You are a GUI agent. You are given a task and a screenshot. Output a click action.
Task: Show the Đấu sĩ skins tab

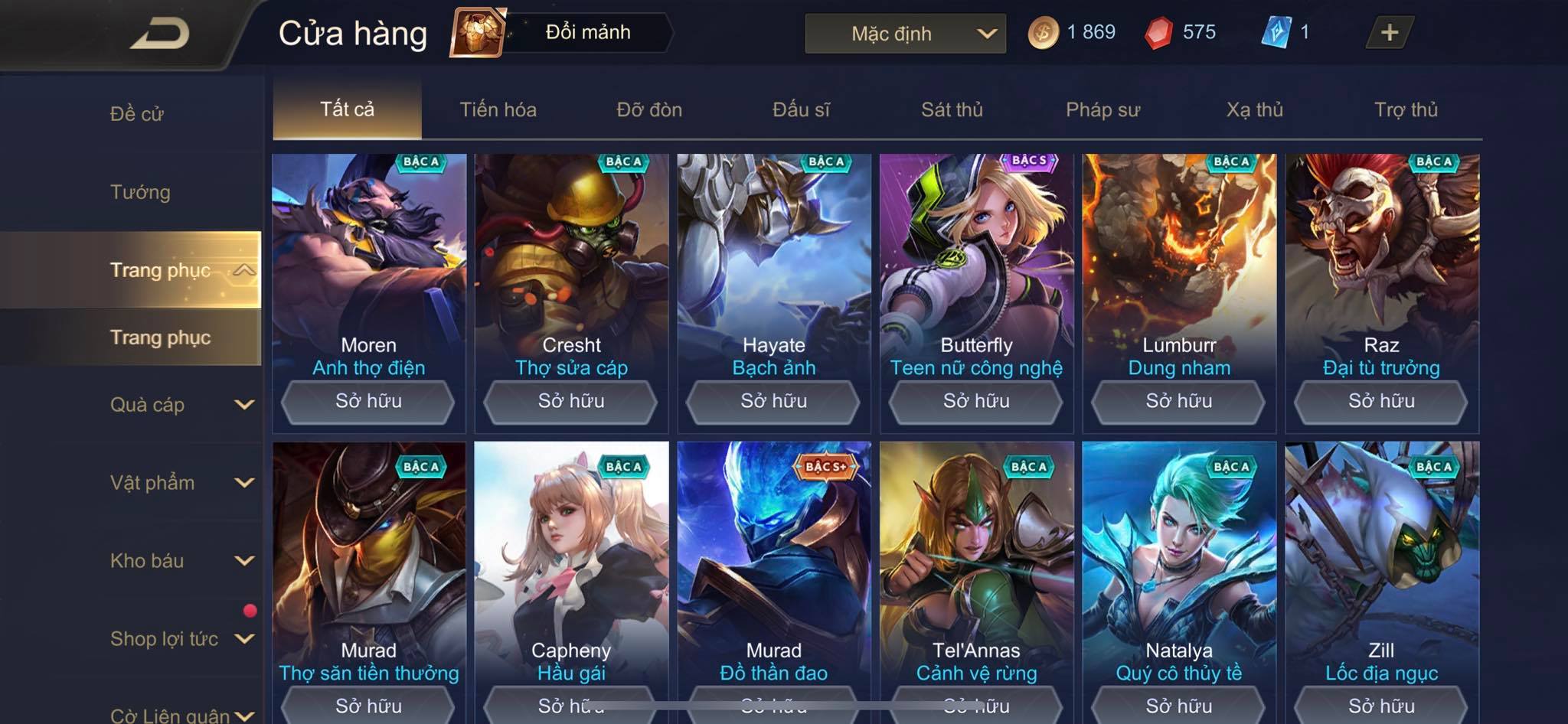pos(801,109)
